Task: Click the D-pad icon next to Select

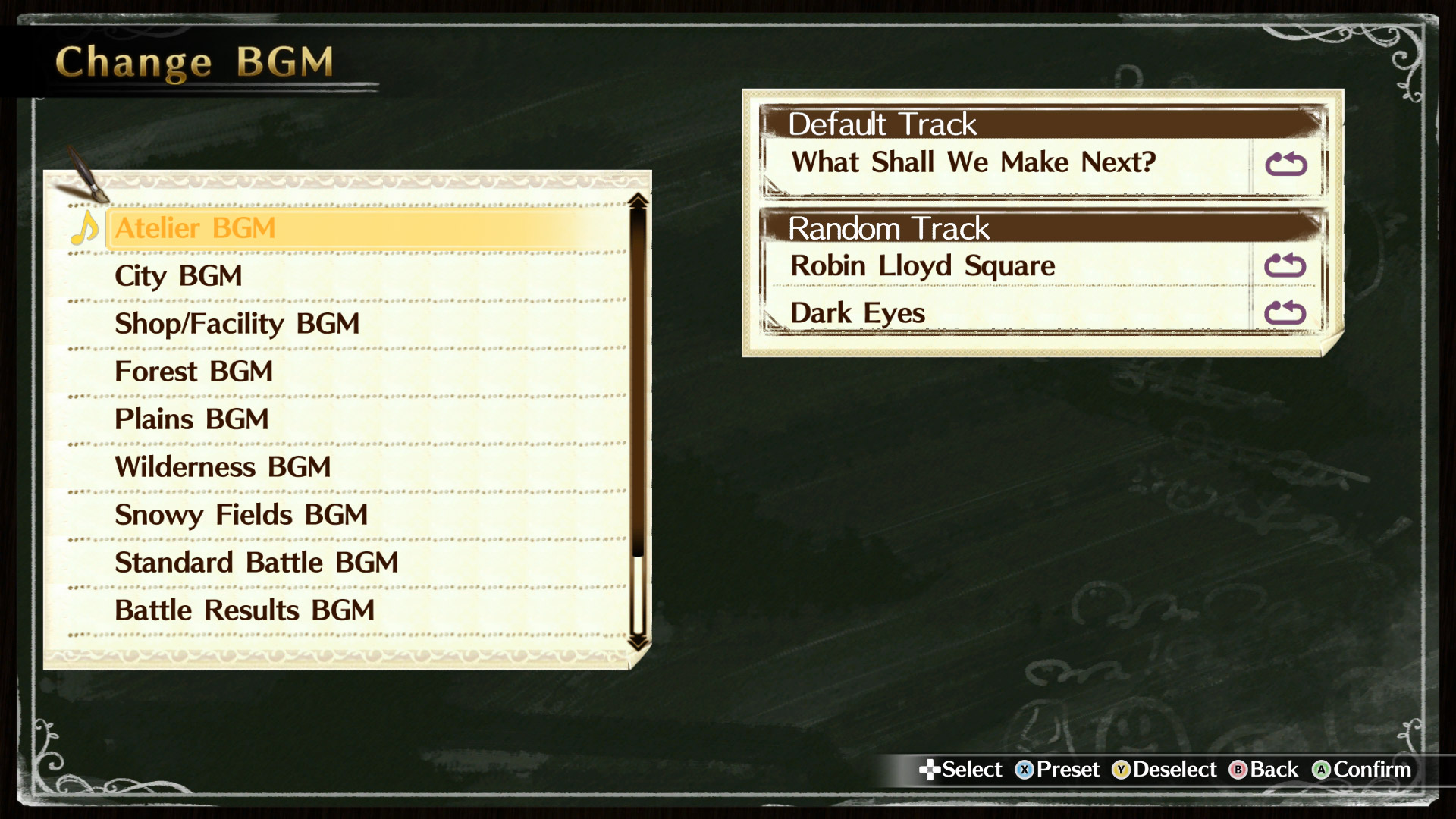Action: tap(930, 770)
